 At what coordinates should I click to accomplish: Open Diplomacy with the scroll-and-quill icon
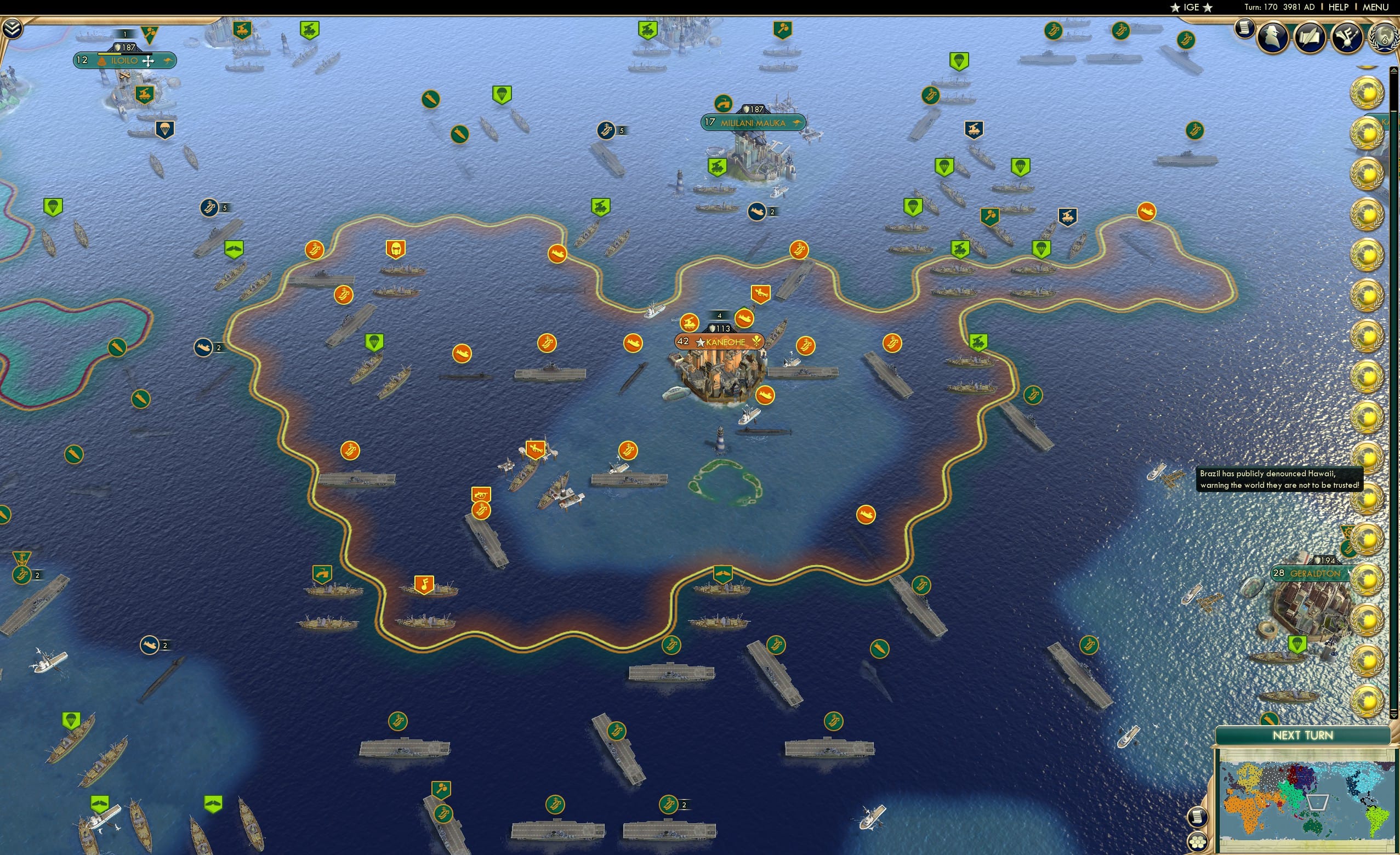click(1310, 37)
